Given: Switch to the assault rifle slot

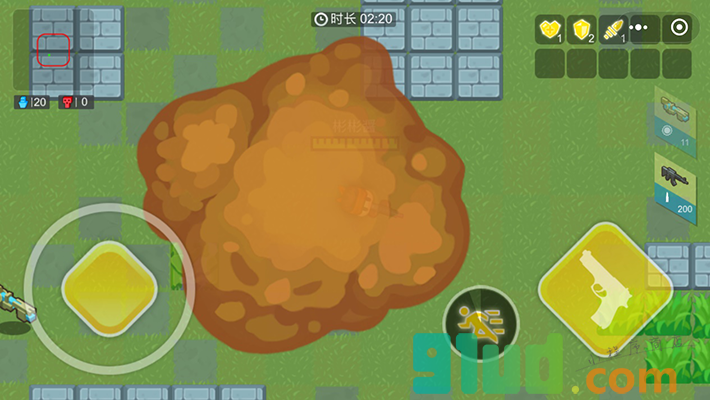Looking at the screenshot, I should point(674,184).
